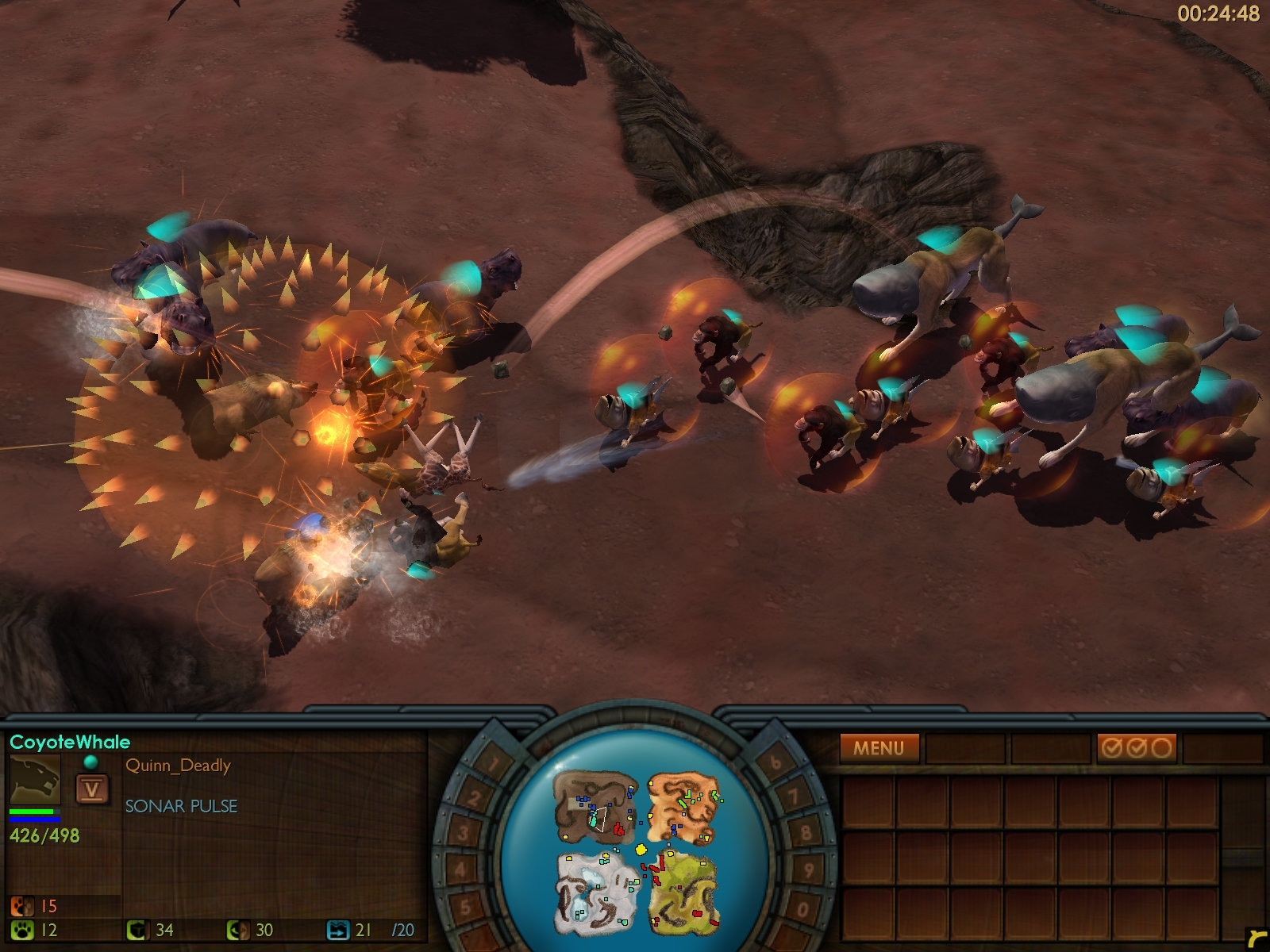The width and height of the screenshot is (1270, 952).
Task: Select the CoyoteWhale creature portrait
Action: click(x=35, y=779)
